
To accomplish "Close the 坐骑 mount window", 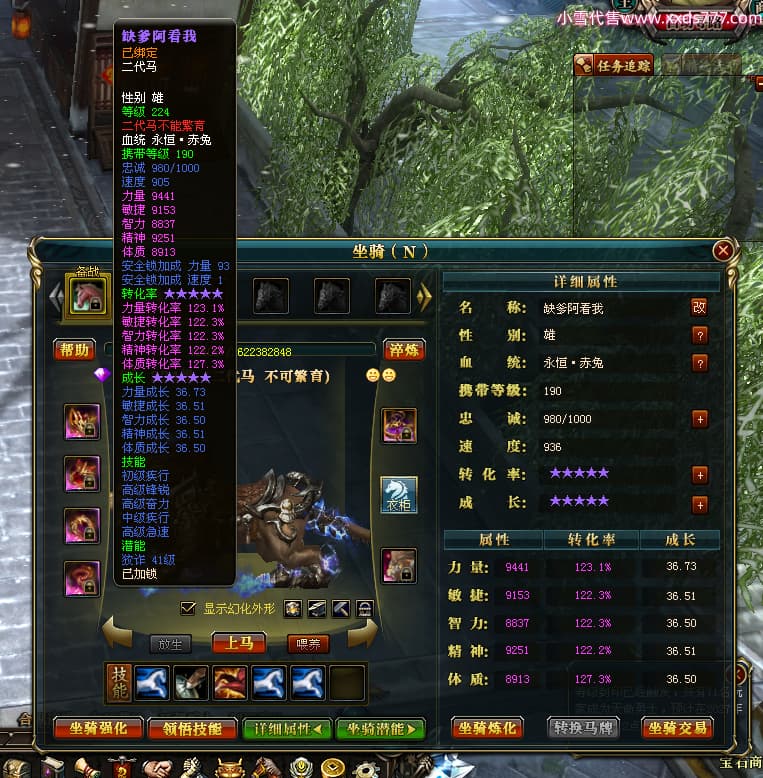I will click(x=723, y=251).
